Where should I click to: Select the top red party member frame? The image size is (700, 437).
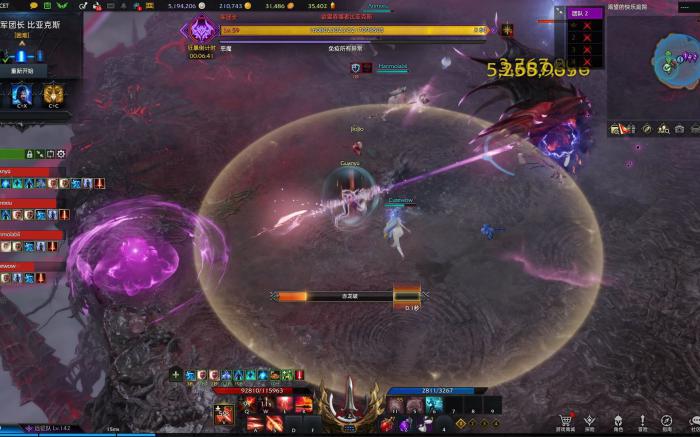28,171
